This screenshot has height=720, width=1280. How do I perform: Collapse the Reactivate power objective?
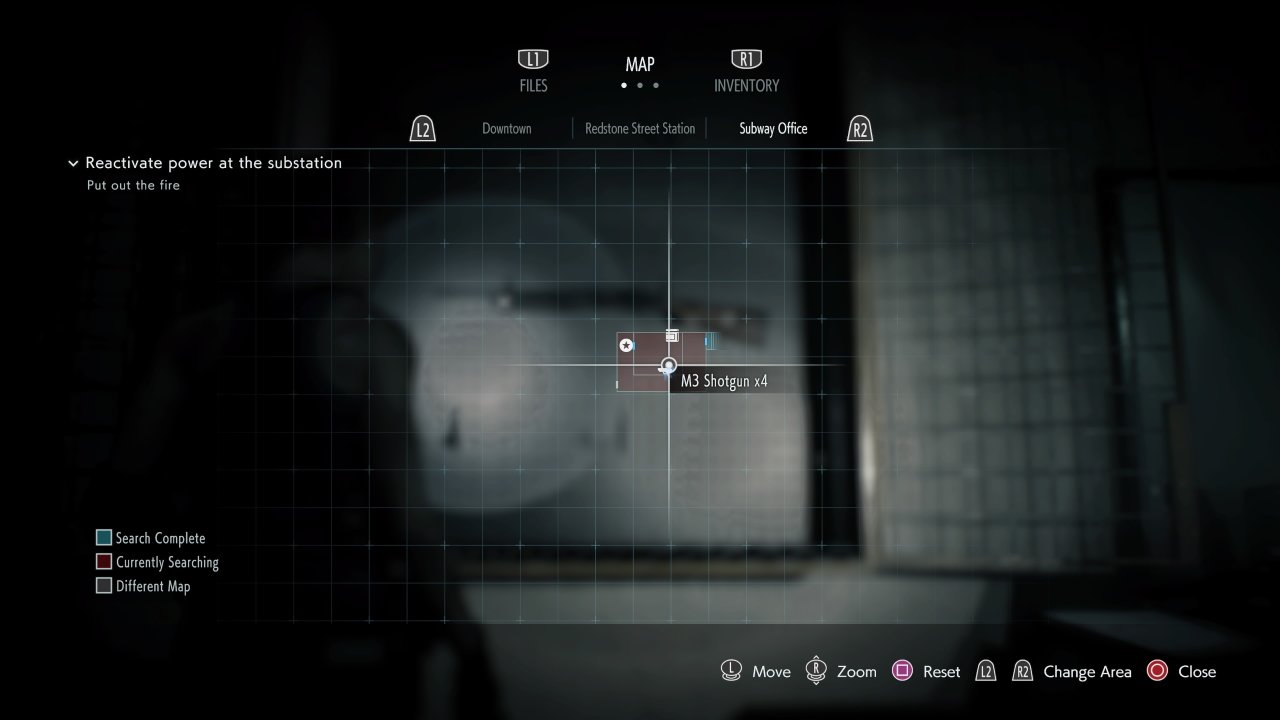(x=73, y=163)
